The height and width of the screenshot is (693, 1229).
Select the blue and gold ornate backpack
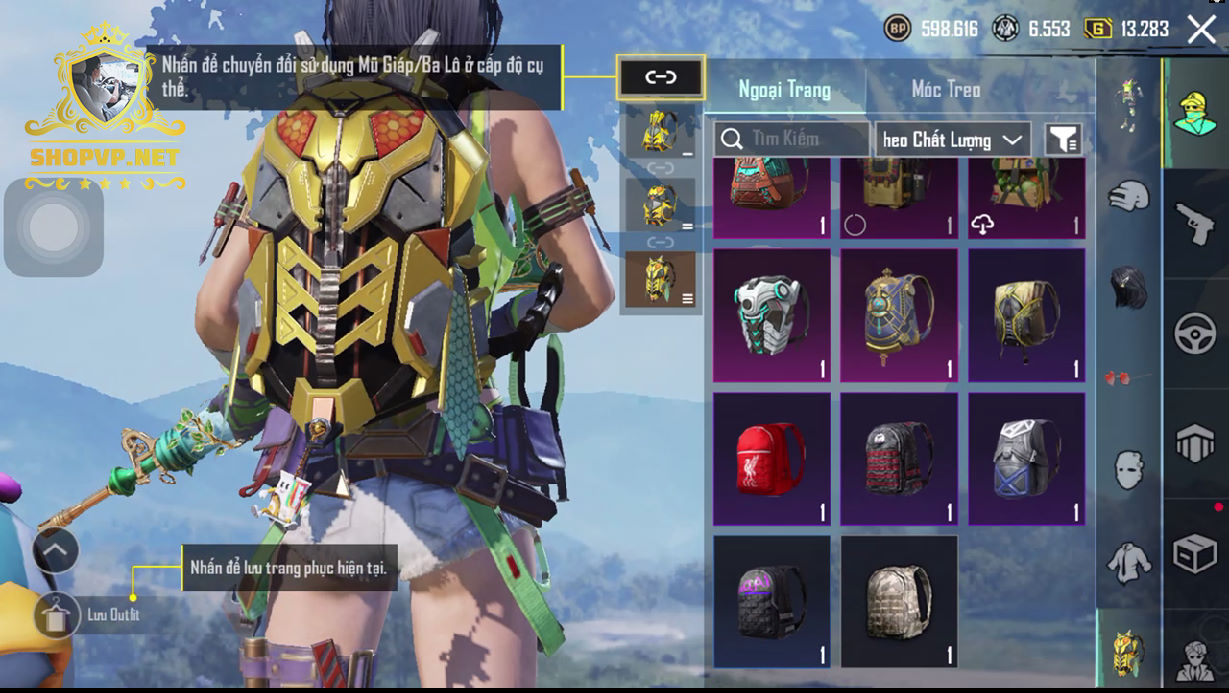(x=898, y=315)
